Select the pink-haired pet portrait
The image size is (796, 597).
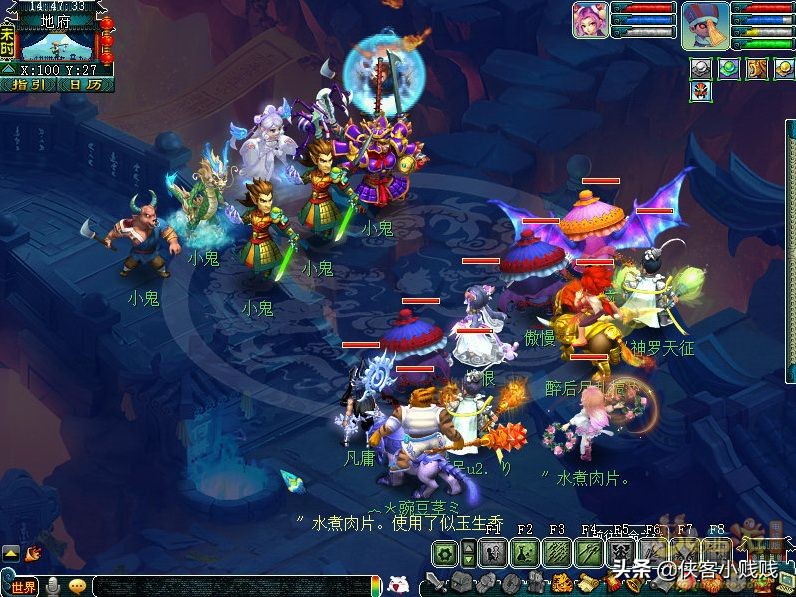click(589, 20)
